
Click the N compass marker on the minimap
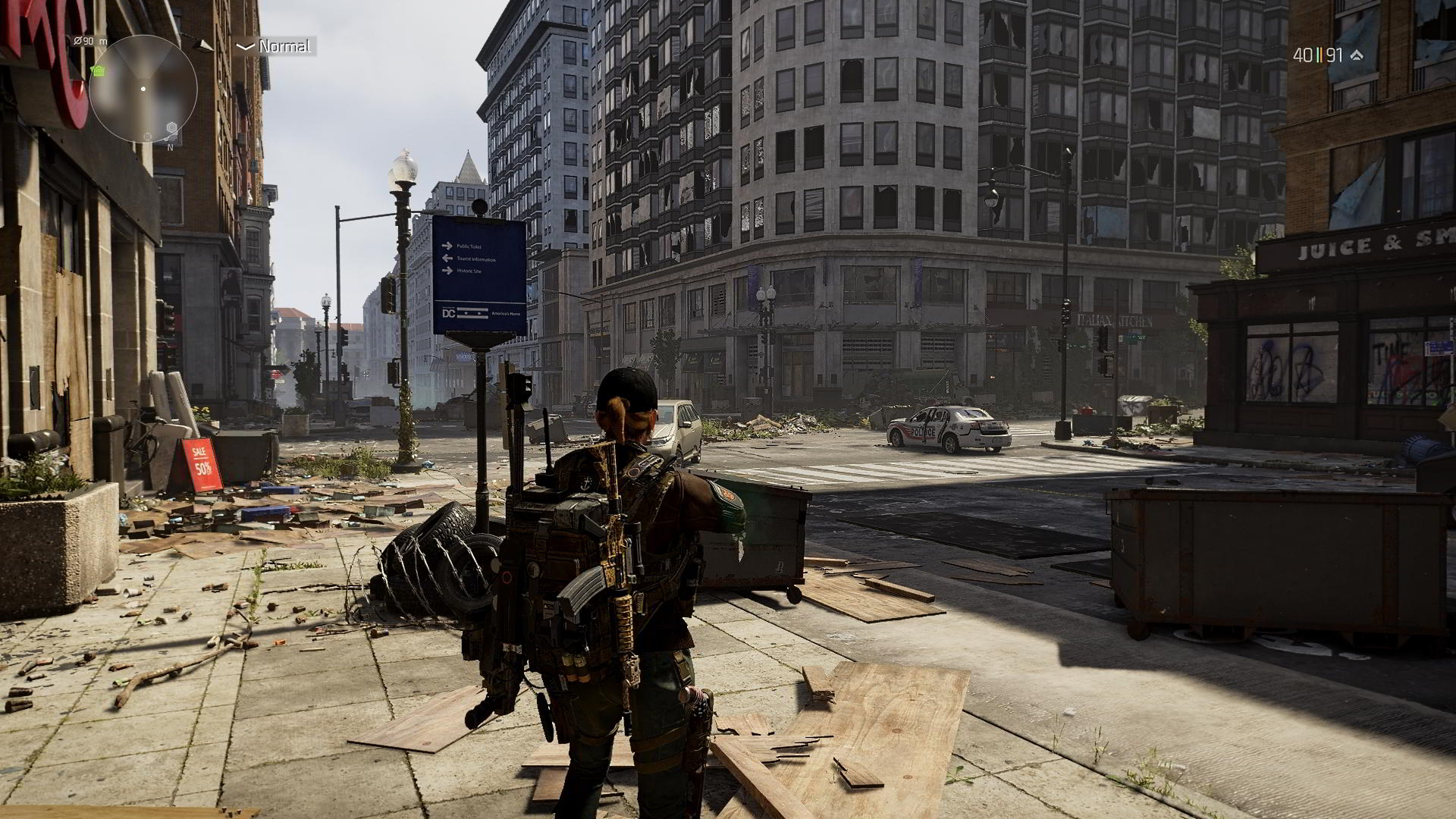(170, 148)
